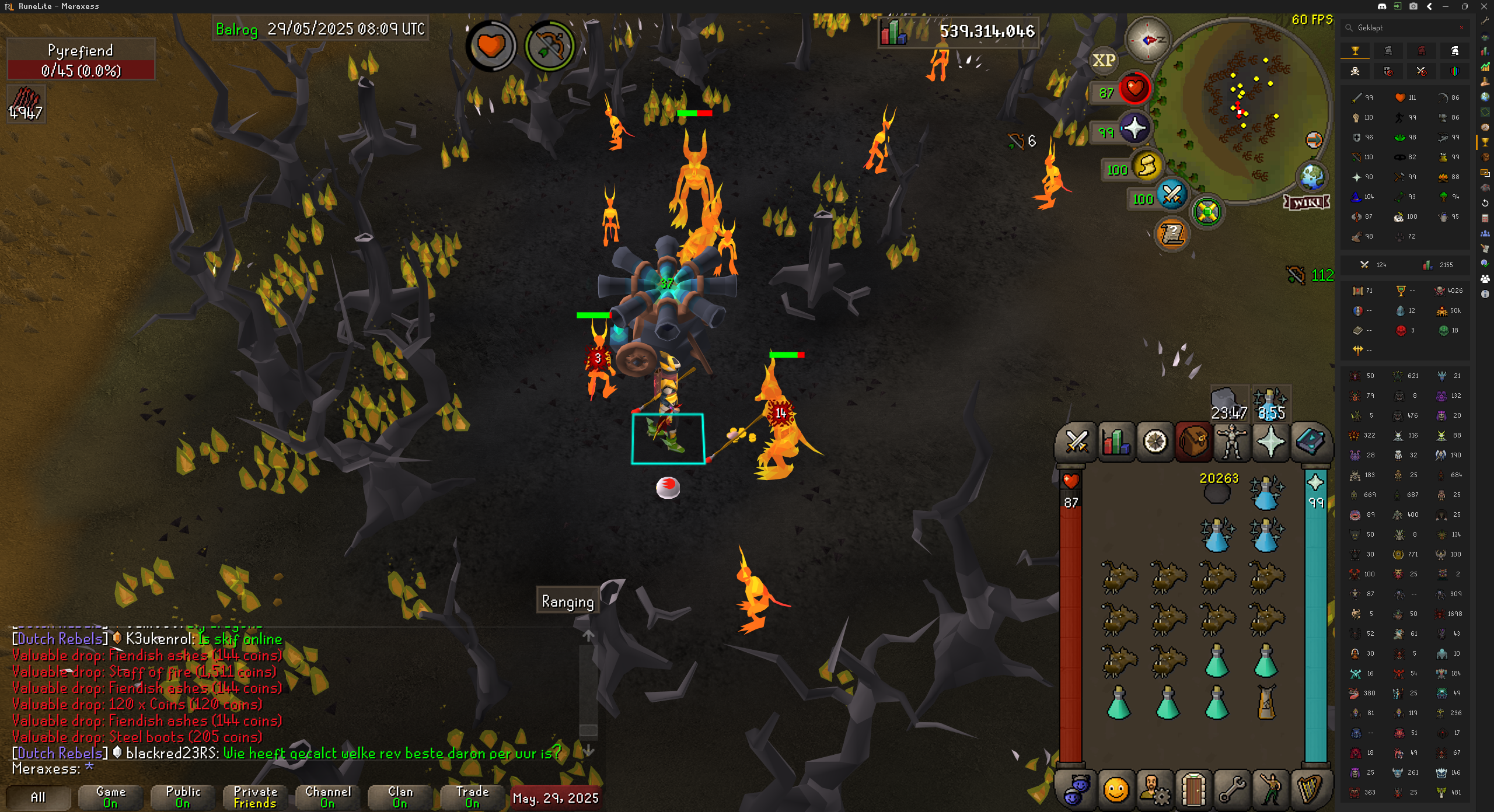Open the Spellbook tab
Screen dimensions: 1494x812
pyautogui.click(x=1311, y=442)
